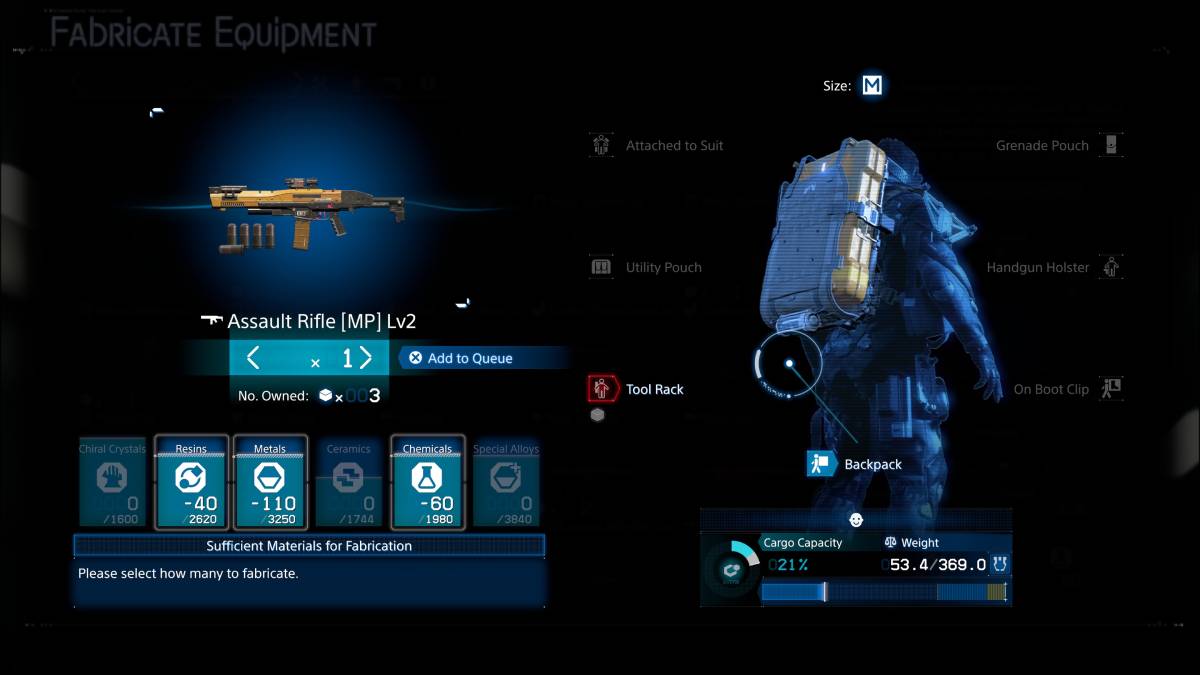Click the size M indicator icon
Screen dimensions: 1200x675
(872, 86)
